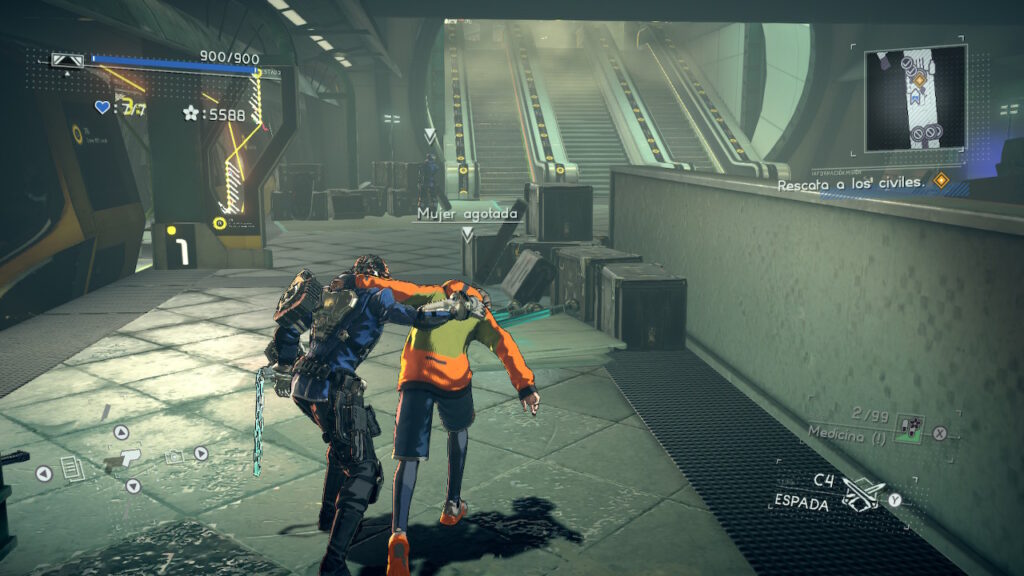1024x576 pixels.
Task: Click the orange diamond marker on the minimap
Action: pos(917,77)
